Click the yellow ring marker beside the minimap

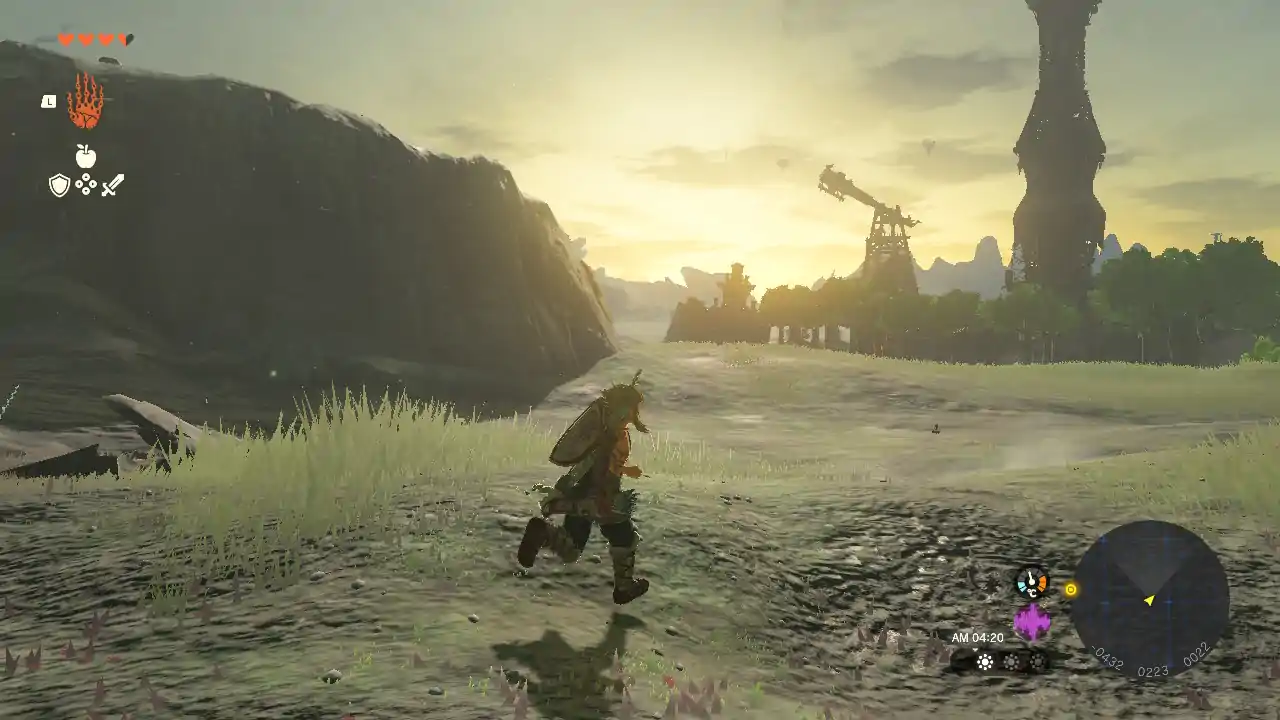[1071, 589]
